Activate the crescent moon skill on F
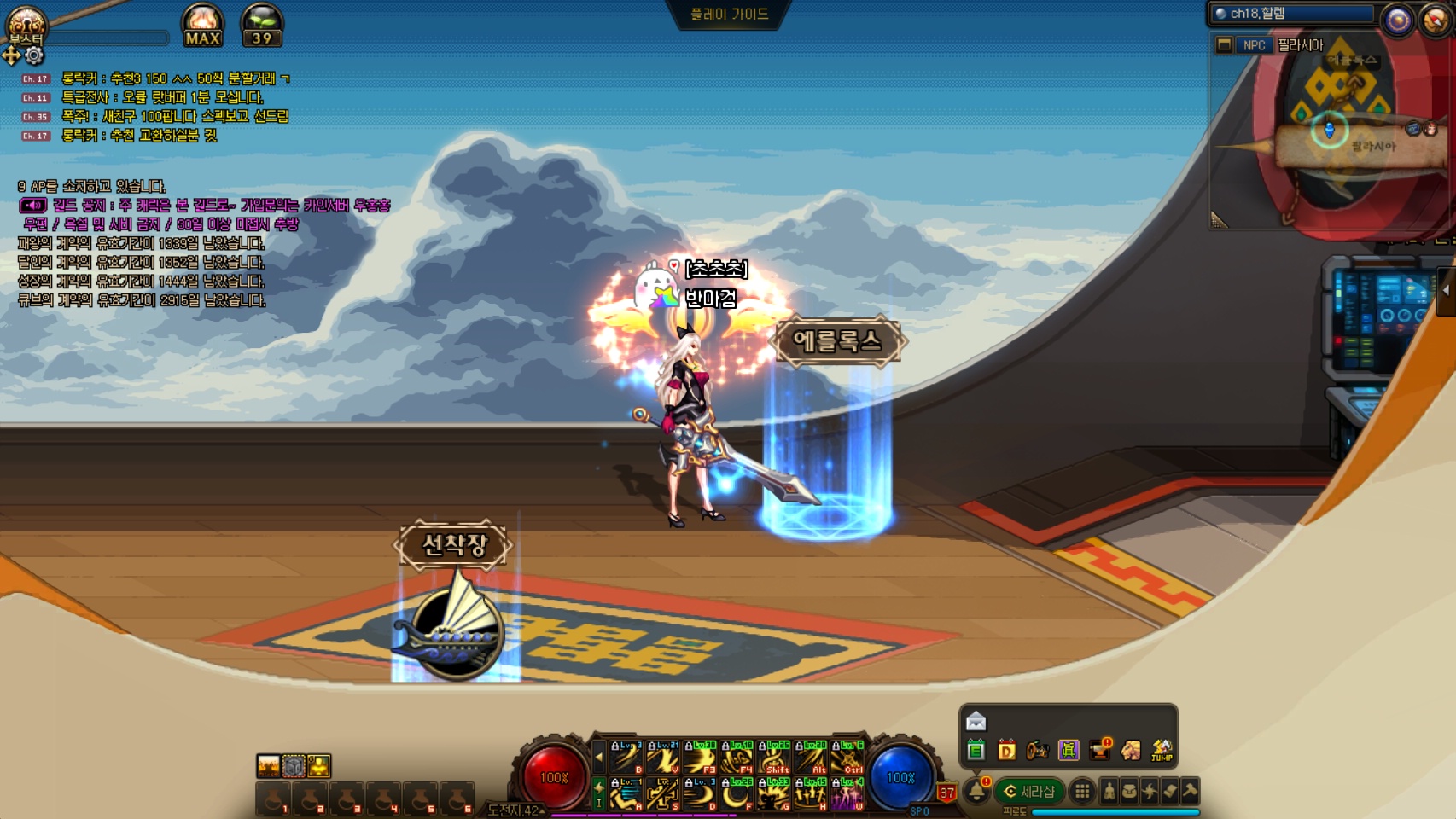 tap(737, 794)
